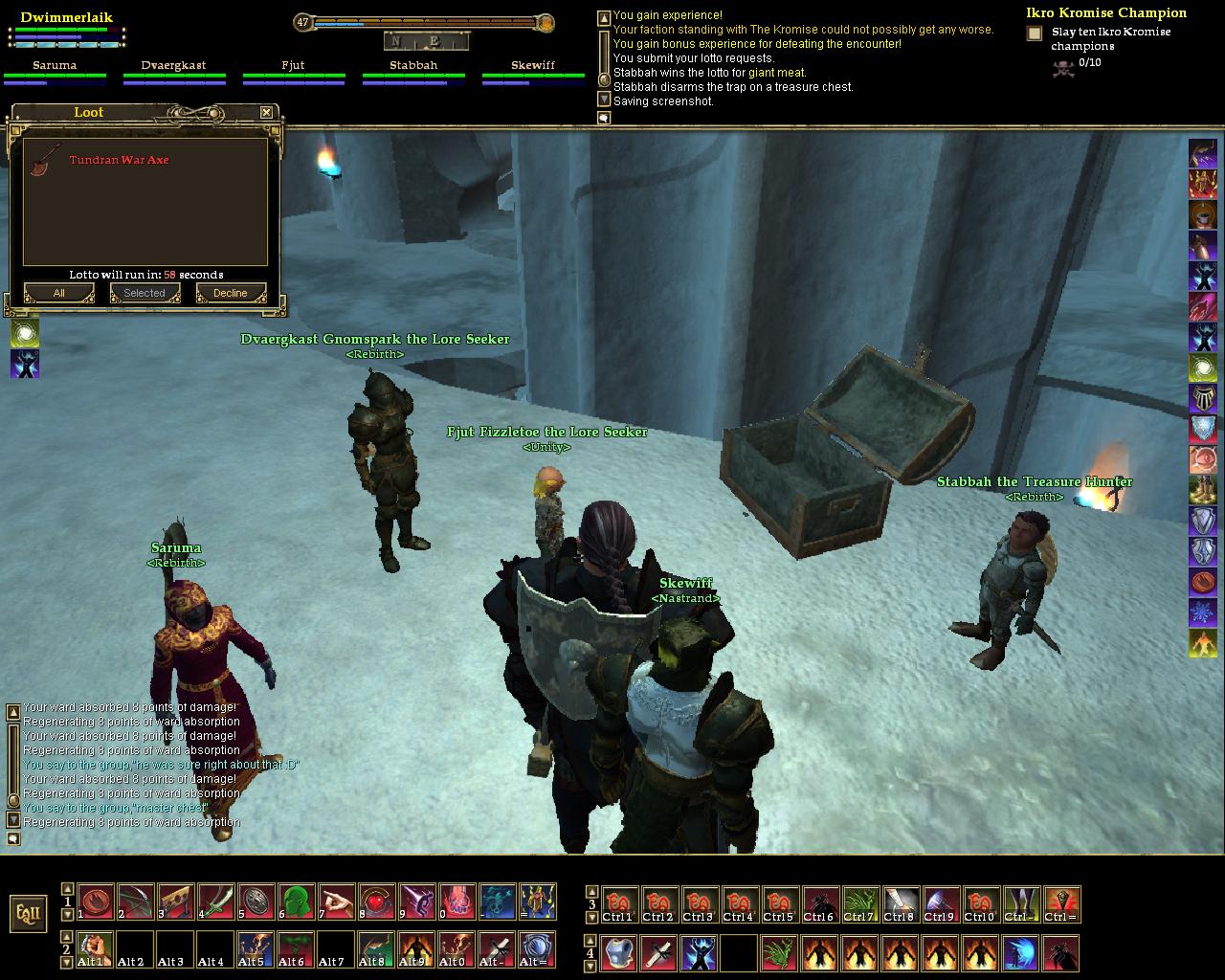Activate the blue shield ability on Alt =
The image size is (1225, 980).
point(537,948)
